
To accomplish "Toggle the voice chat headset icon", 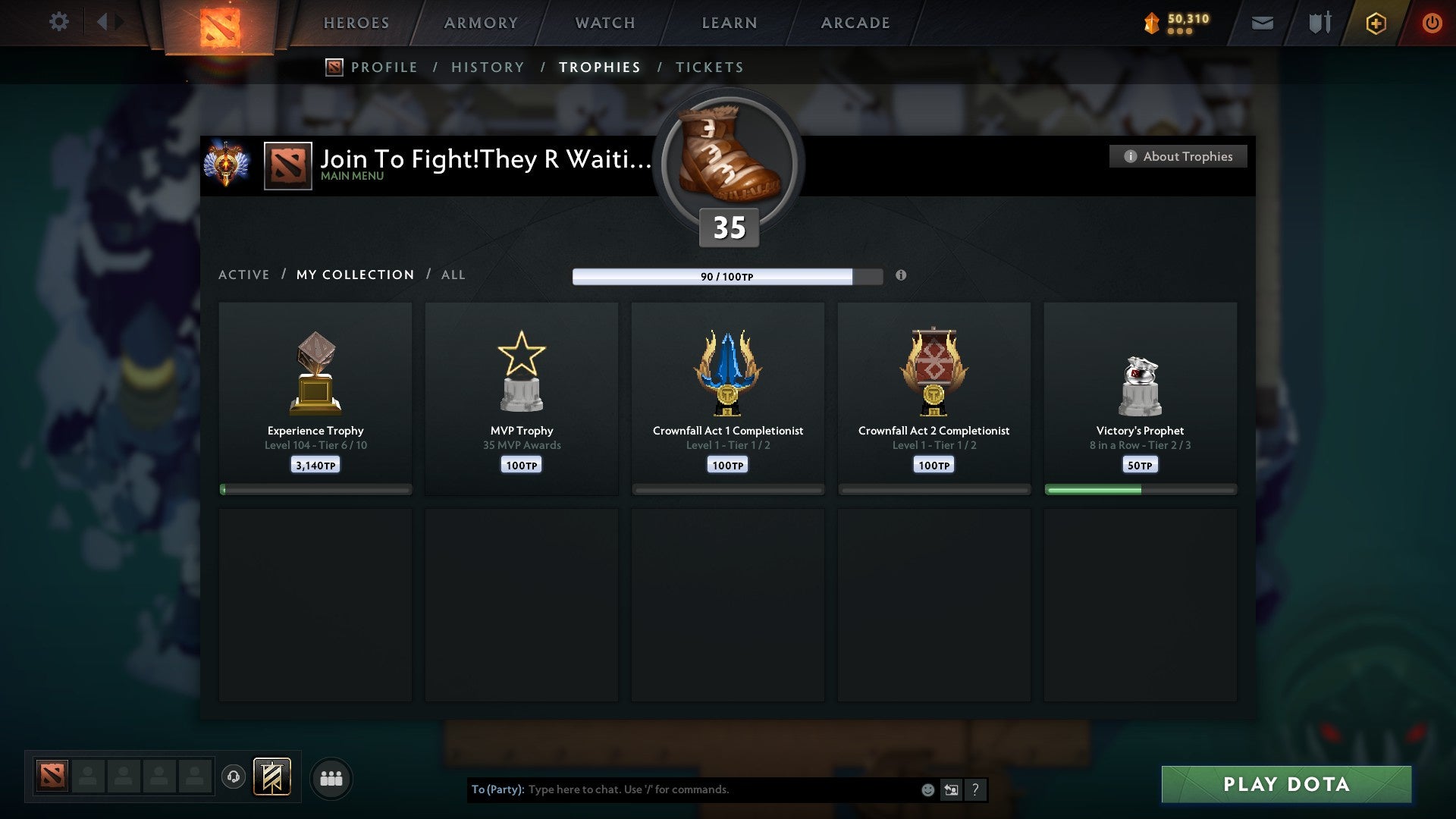I will click(x=234, y=777).
